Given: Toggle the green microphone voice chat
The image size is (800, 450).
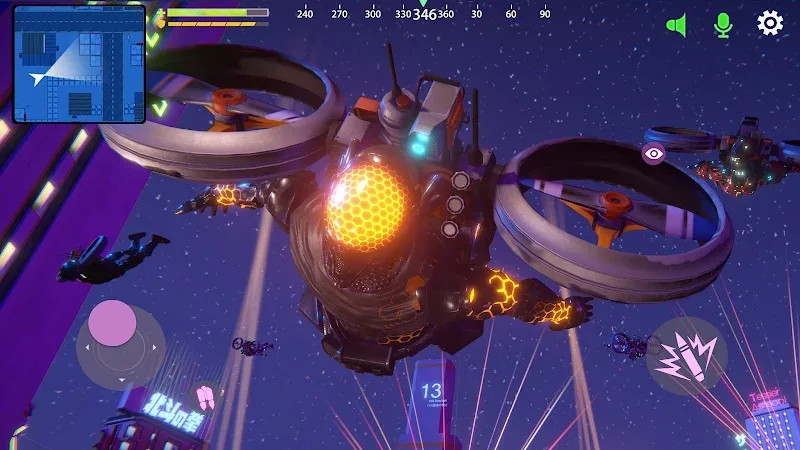Looking at the screenshot, I should click(x=723, y=24).
